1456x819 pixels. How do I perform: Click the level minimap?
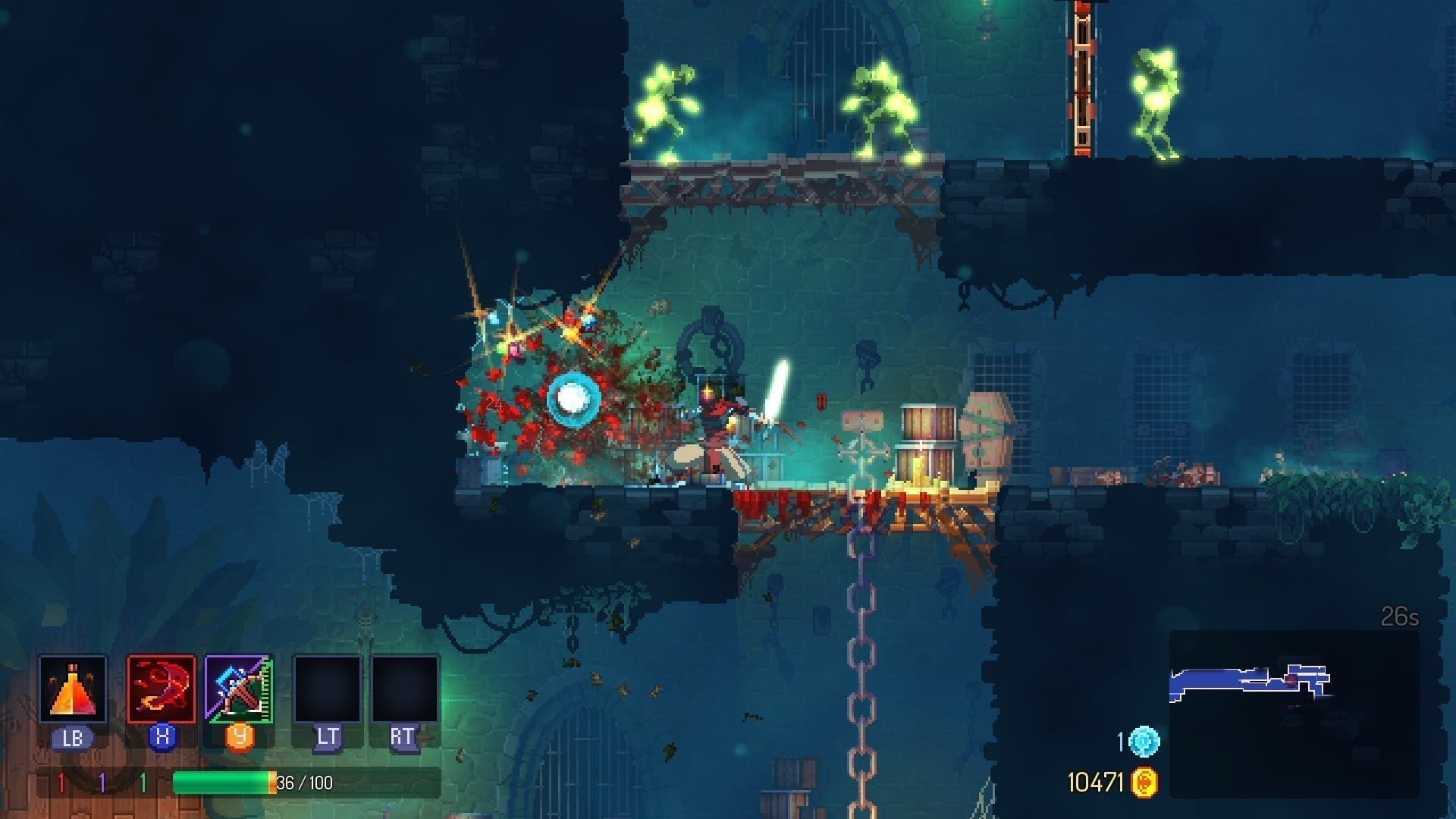click(1292, 713)
